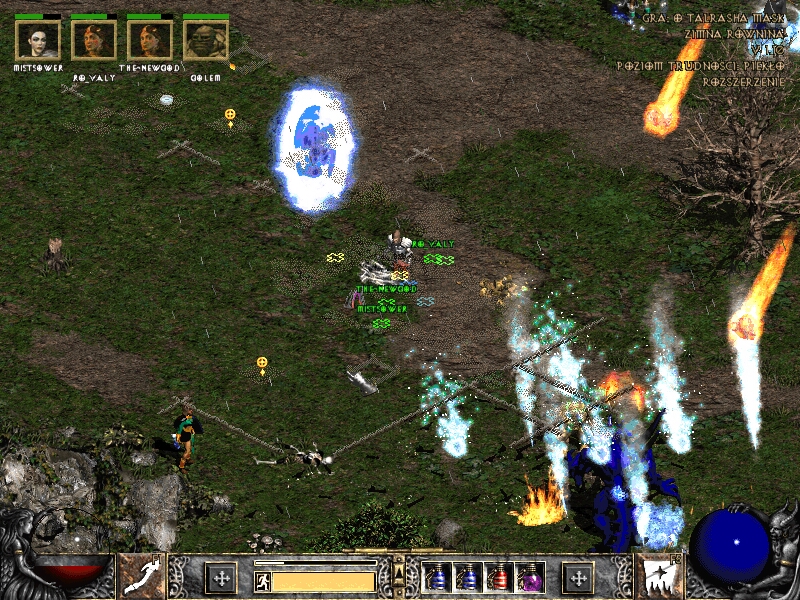
Task: Open the left-click skill selector icon
Action: tap(141, 577)
